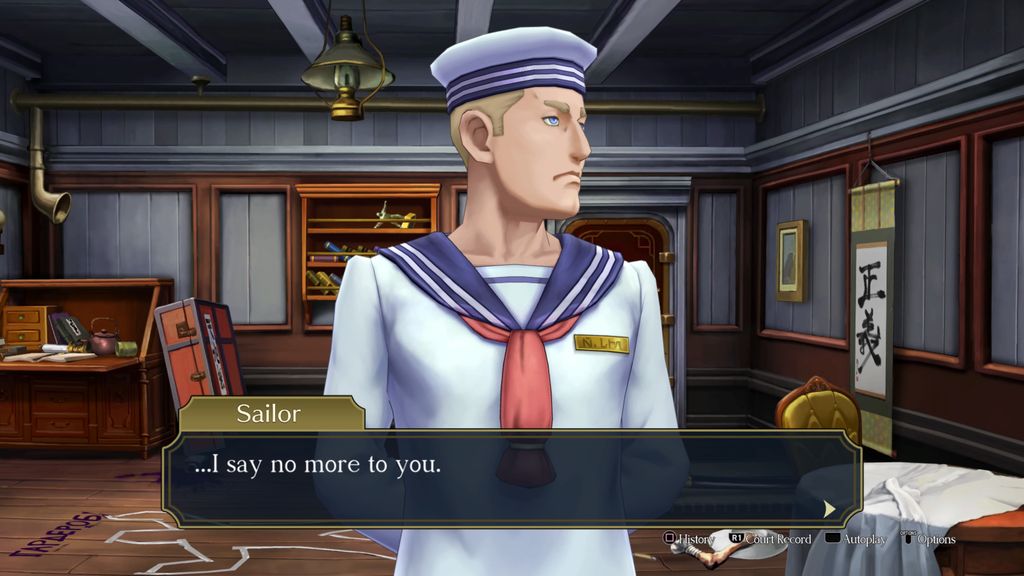The width and height of the screenshot is (1024, 576).
Task: Advance dialogue with the yellow arrow
Action: [x=829, y=509]
